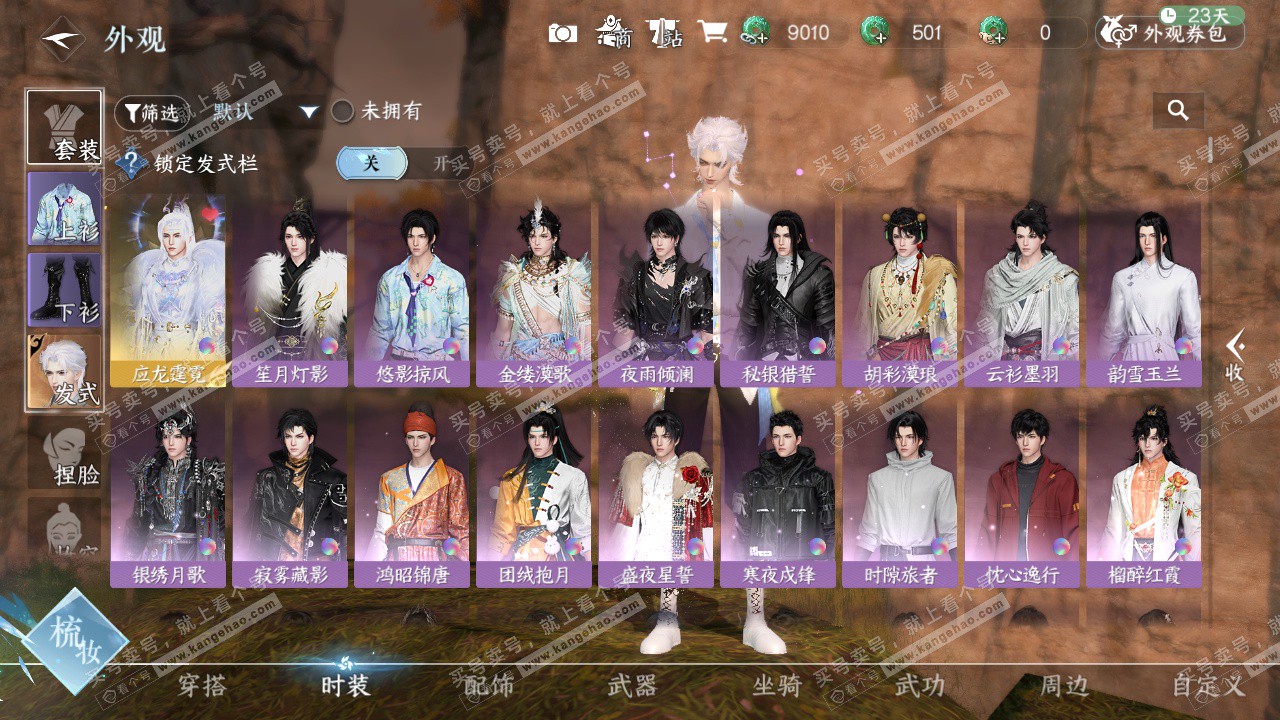Open the camera photo mode icon

coord(563,33)
